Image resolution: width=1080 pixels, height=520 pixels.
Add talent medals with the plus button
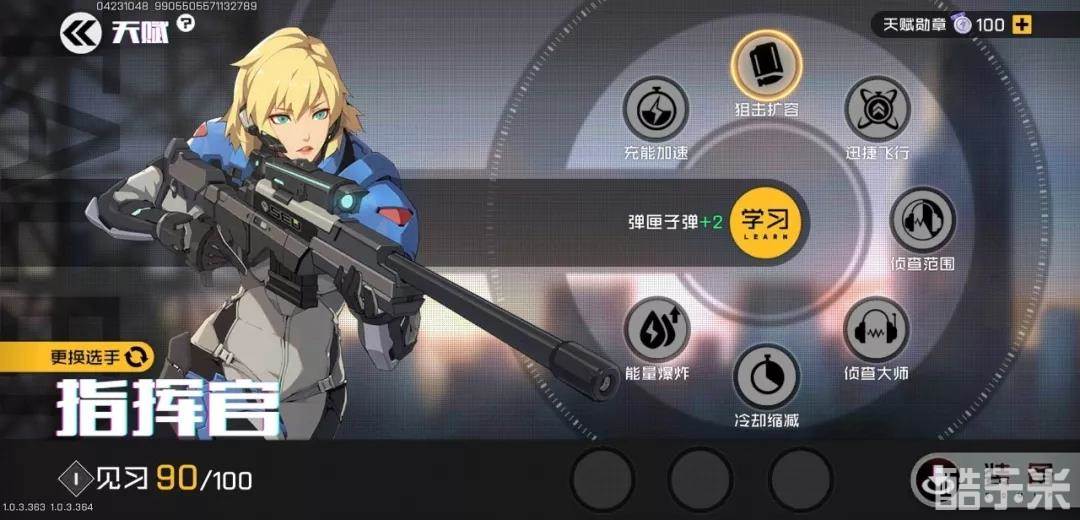click(1021, 25)
